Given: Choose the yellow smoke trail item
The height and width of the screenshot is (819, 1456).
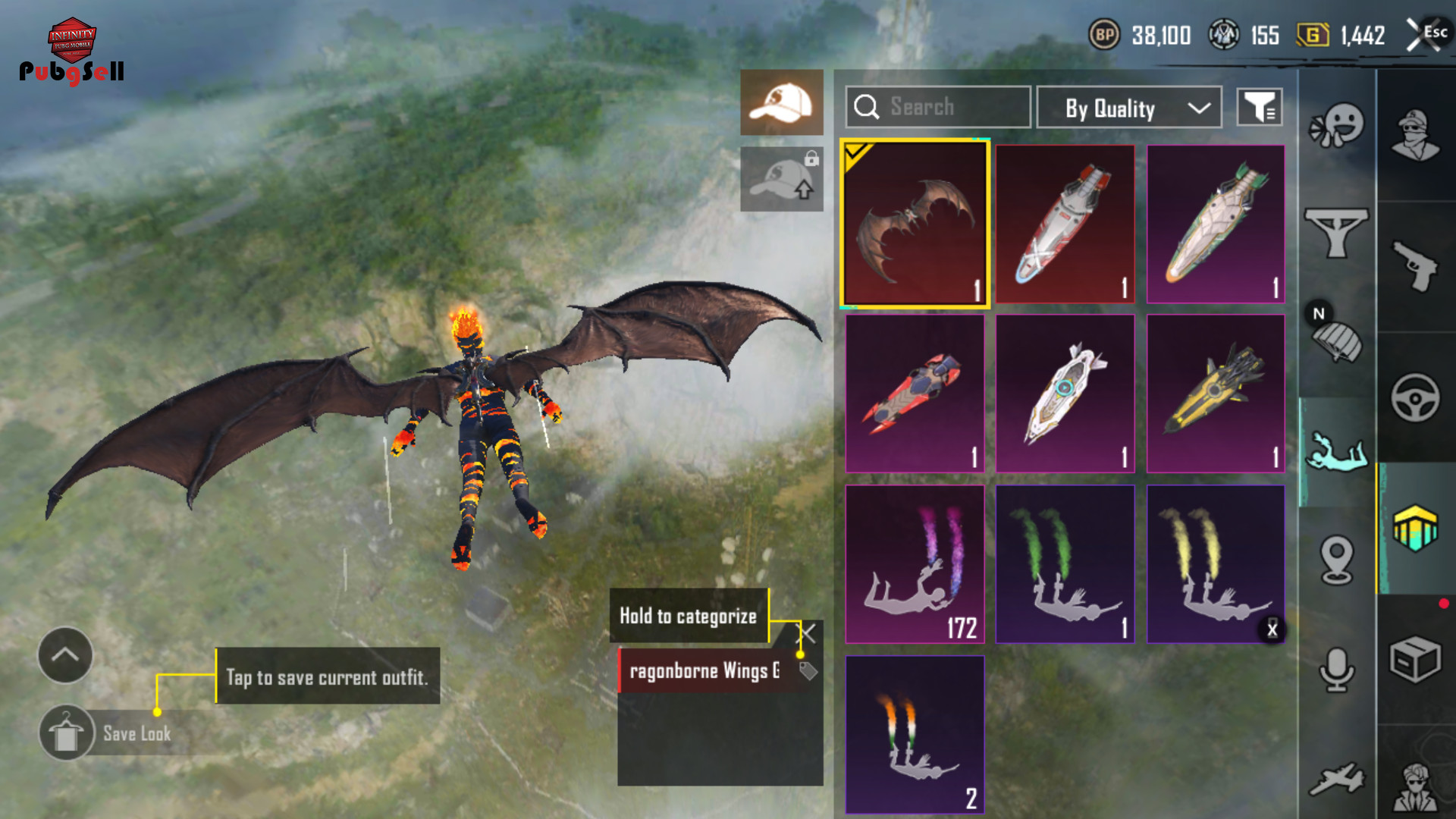Looking at the screenshot, I should point(1215,564).
